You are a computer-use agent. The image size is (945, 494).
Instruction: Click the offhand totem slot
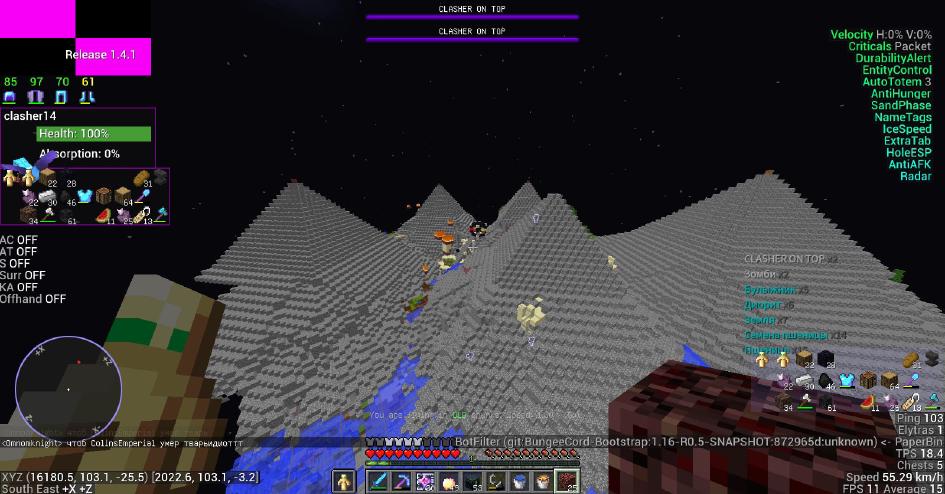[343, 481]
